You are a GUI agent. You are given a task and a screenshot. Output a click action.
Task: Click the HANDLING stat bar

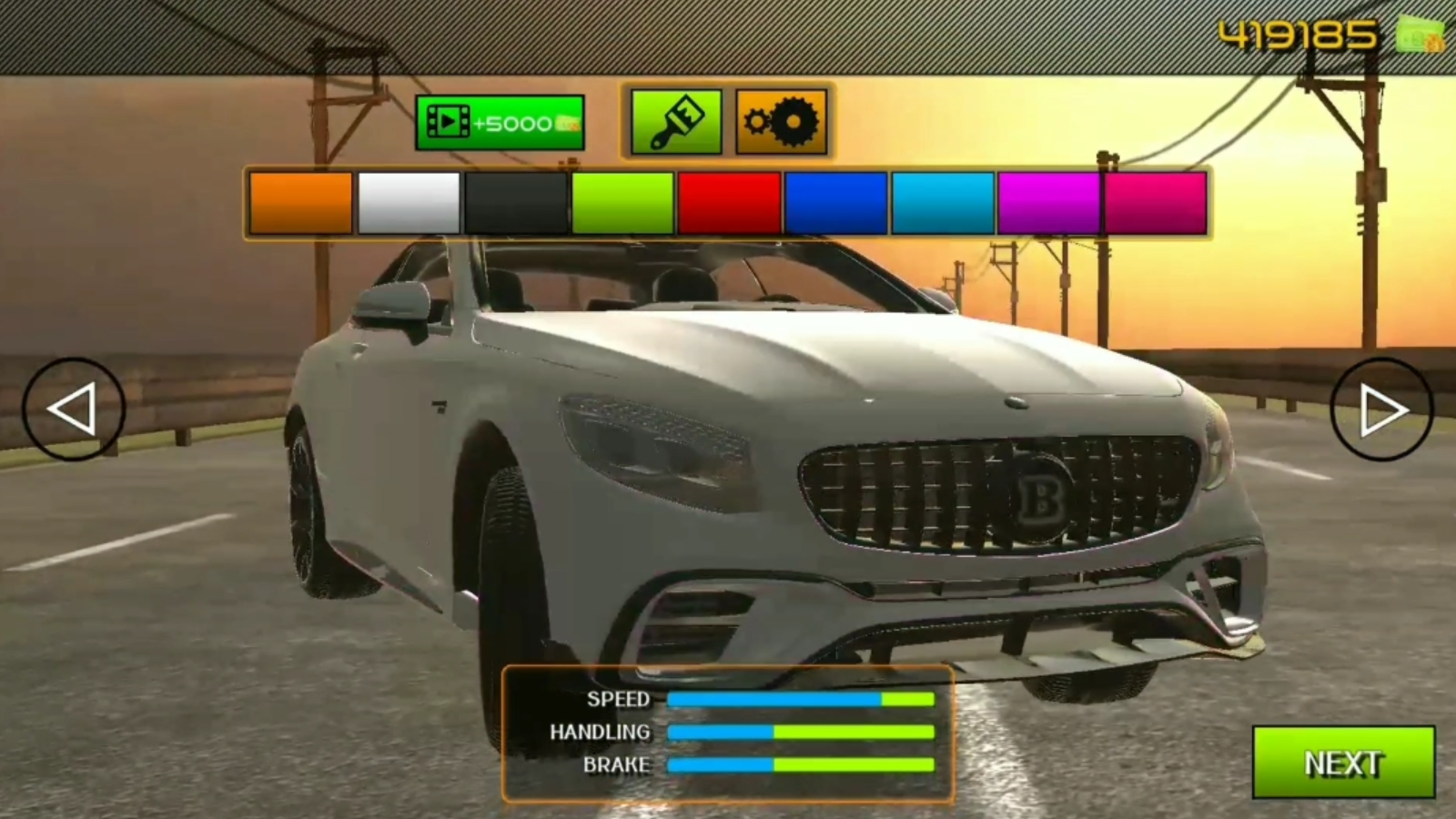[x=801, y=731]
